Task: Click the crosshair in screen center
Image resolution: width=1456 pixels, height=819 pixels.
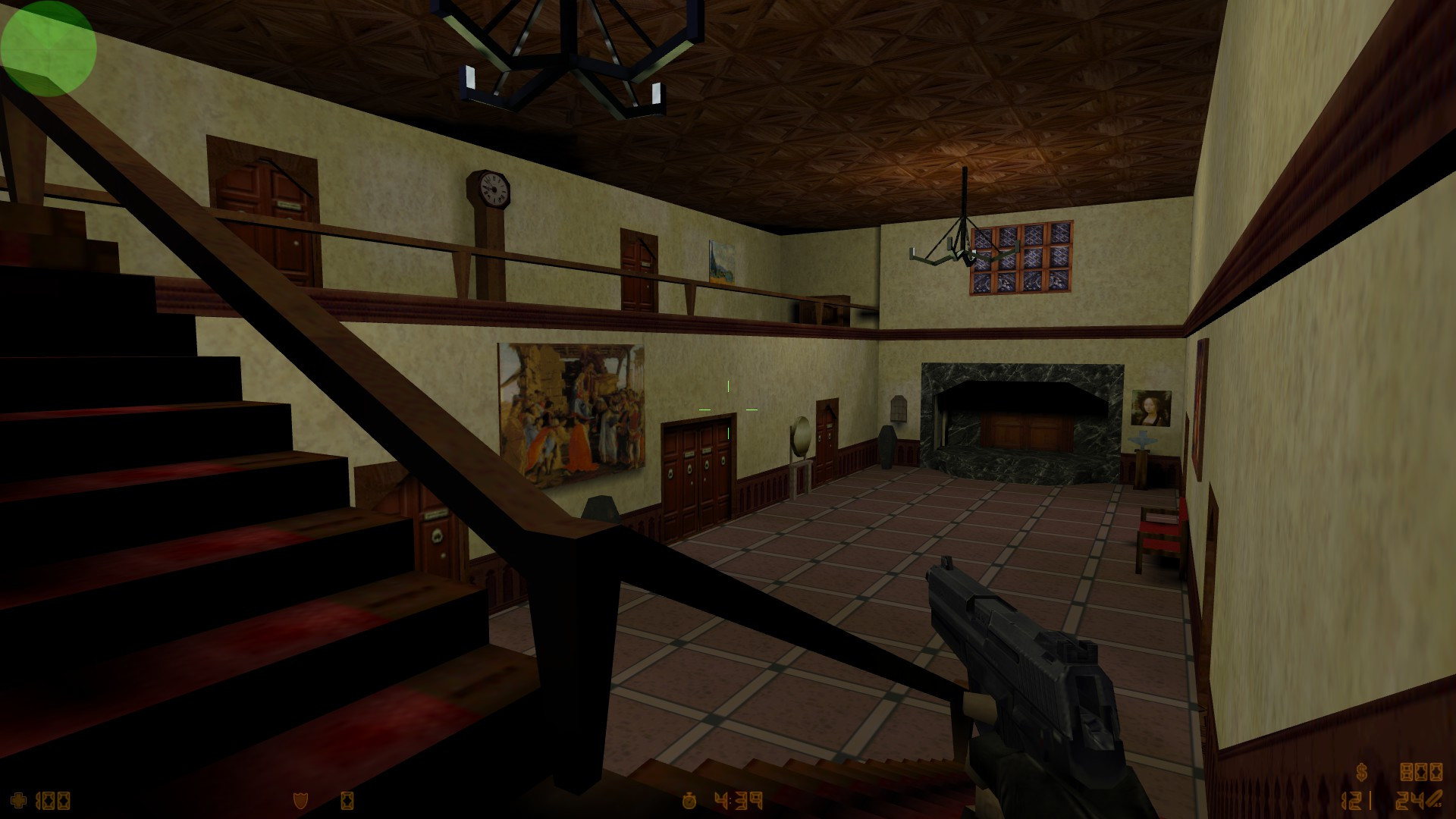Action: tap(728, 409)
